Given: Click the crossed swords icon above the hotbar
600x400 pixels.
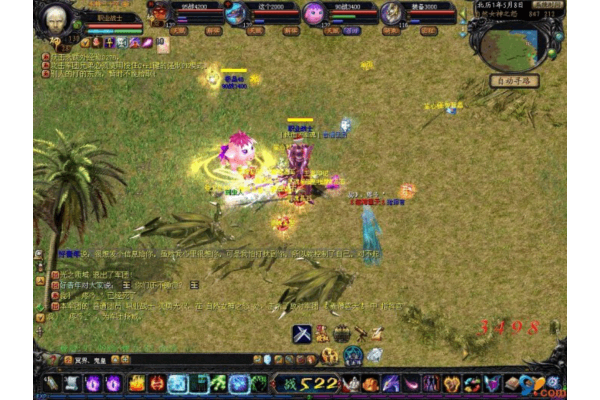Looking at the screenshot, I should 301,334.
